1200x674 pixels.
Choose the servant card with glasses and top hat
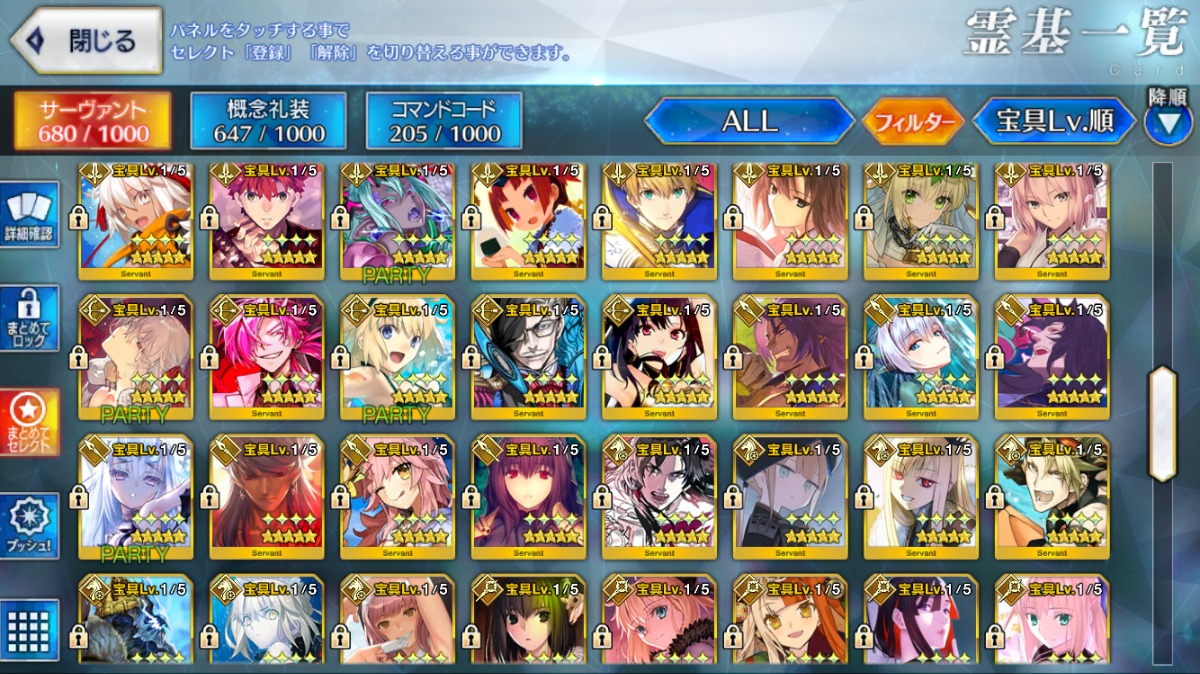coord(528,356)
